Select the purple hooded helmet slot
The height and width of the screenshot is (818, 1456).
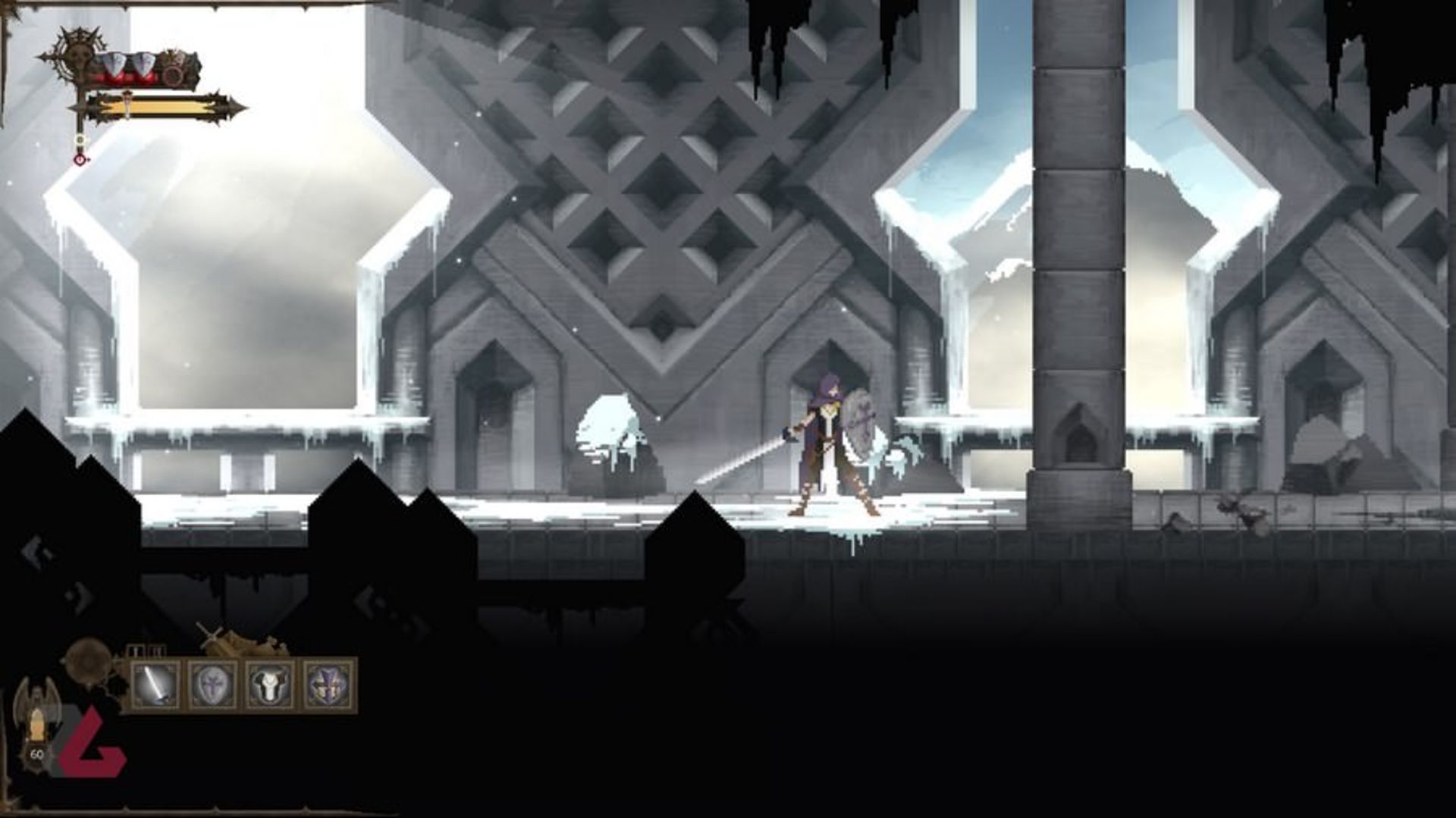(328, 685)
